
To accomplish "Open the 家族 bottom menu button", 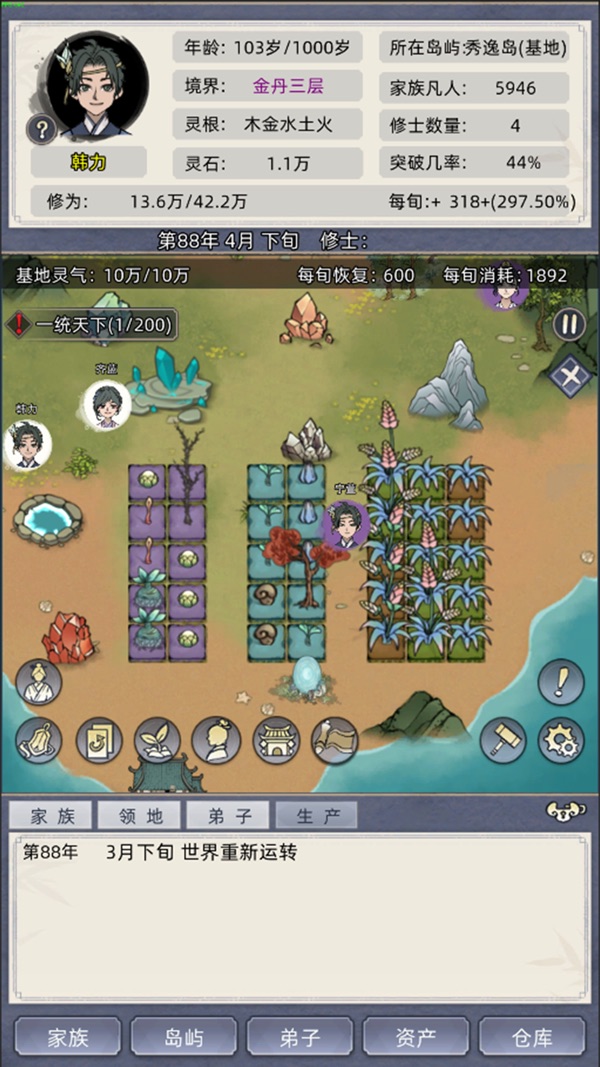I will (68, 1037).
